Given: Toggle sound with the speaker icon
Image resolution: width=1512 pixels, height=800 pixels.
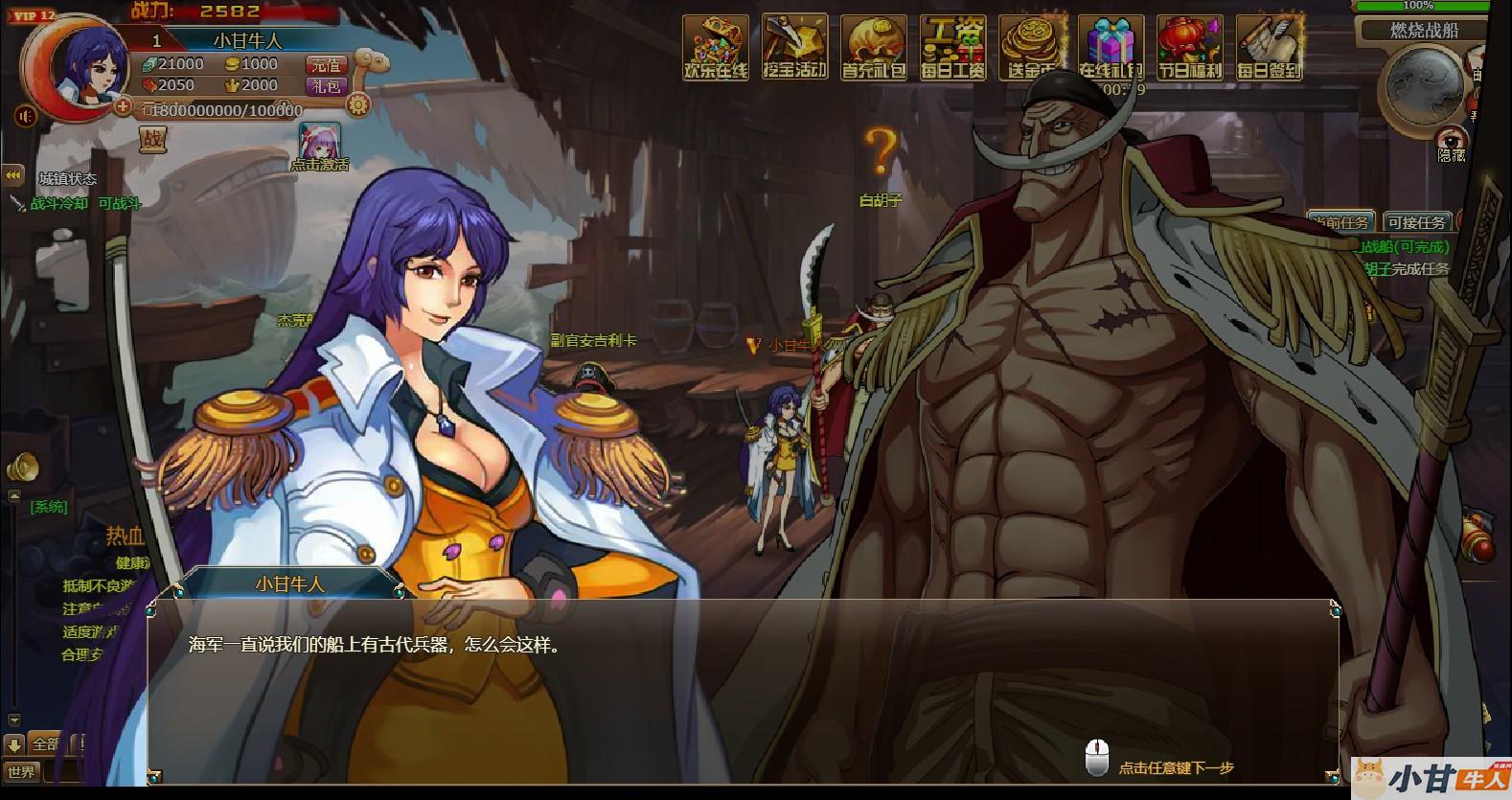Looking at the screenshot, I should coord(26,116).
